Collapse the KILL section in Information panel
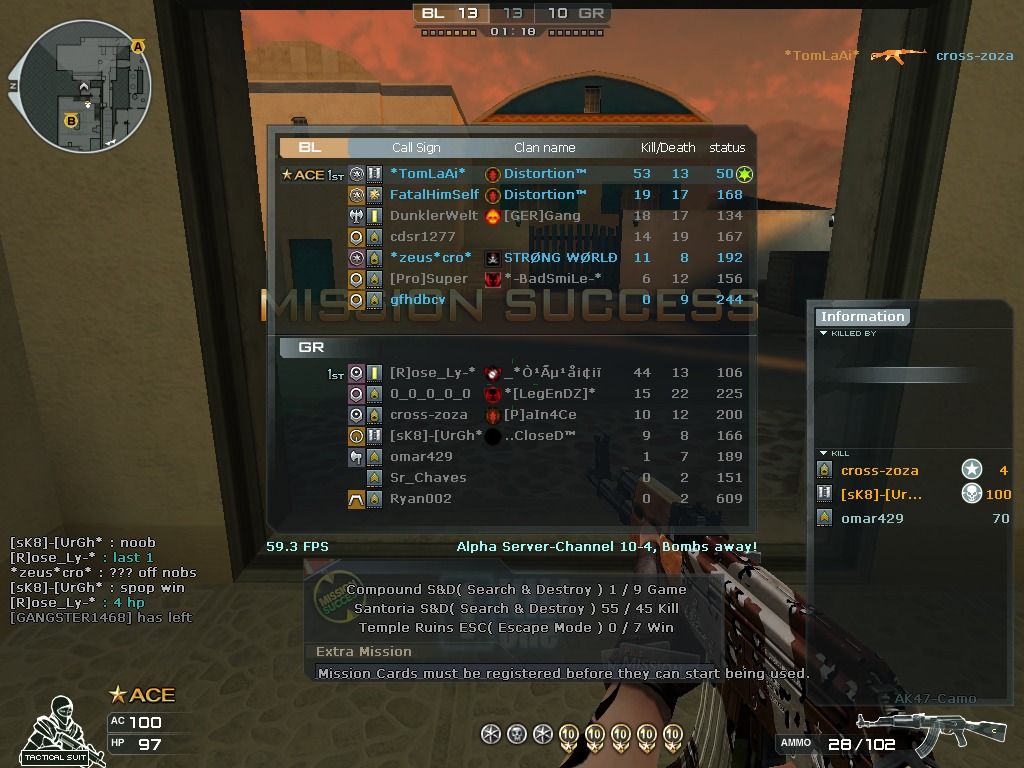This screenshot has width=1024, height=768. tap(823, 454)
